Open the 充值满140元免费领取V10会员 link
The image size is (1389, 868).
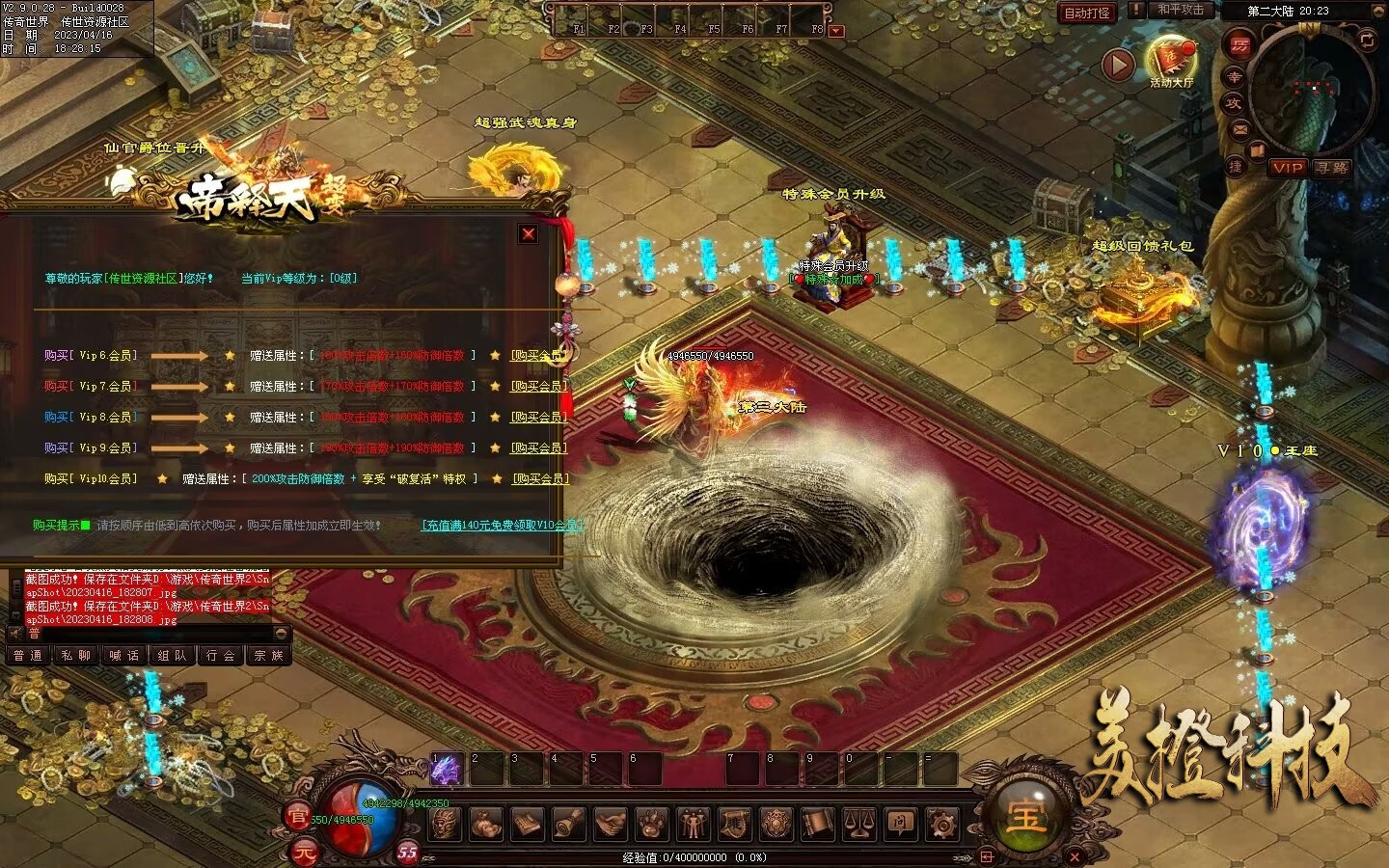pyautogui.click(x=502, y=526)
